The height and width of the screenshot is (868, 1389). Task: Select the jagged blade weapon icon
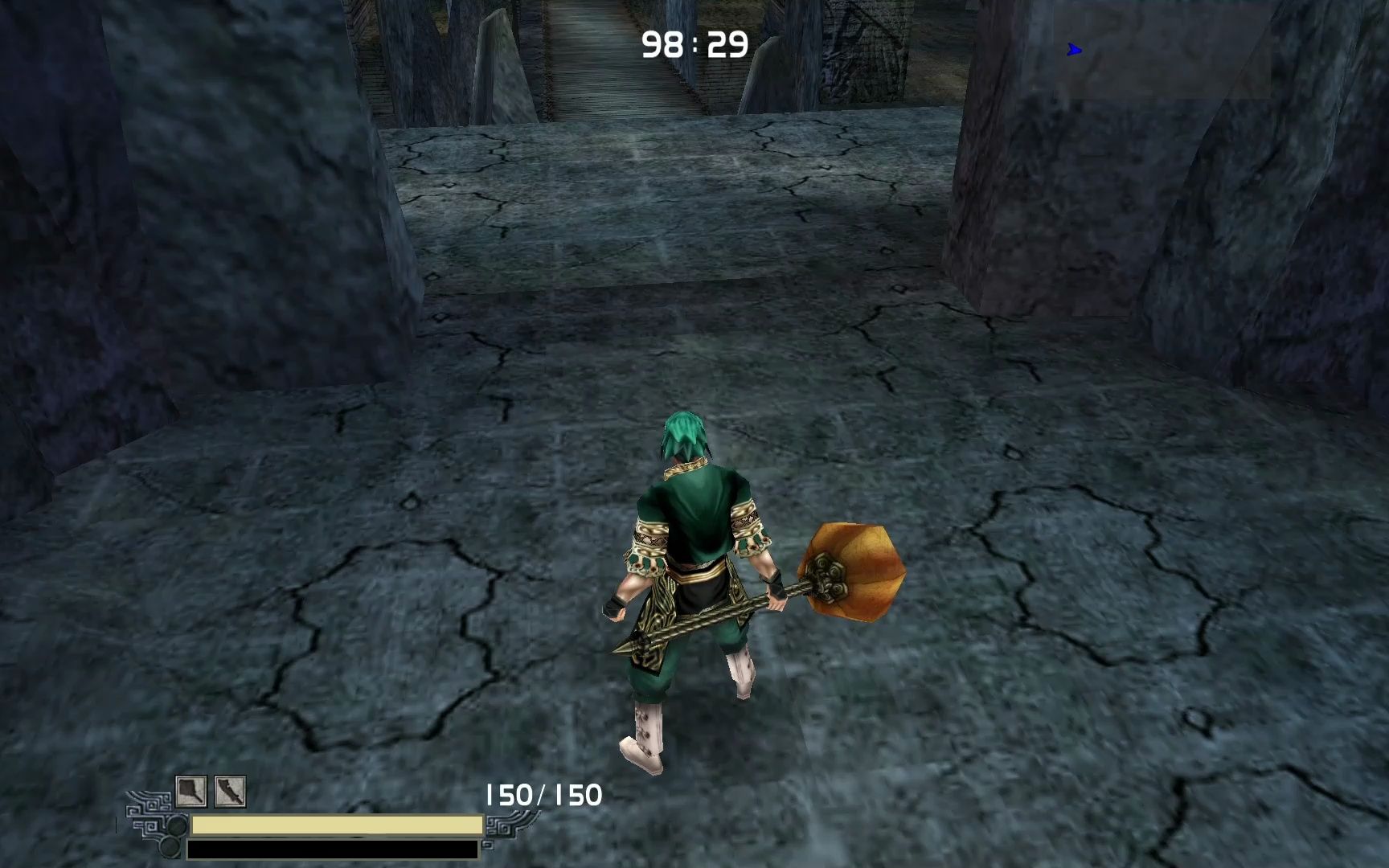point(230,792)
